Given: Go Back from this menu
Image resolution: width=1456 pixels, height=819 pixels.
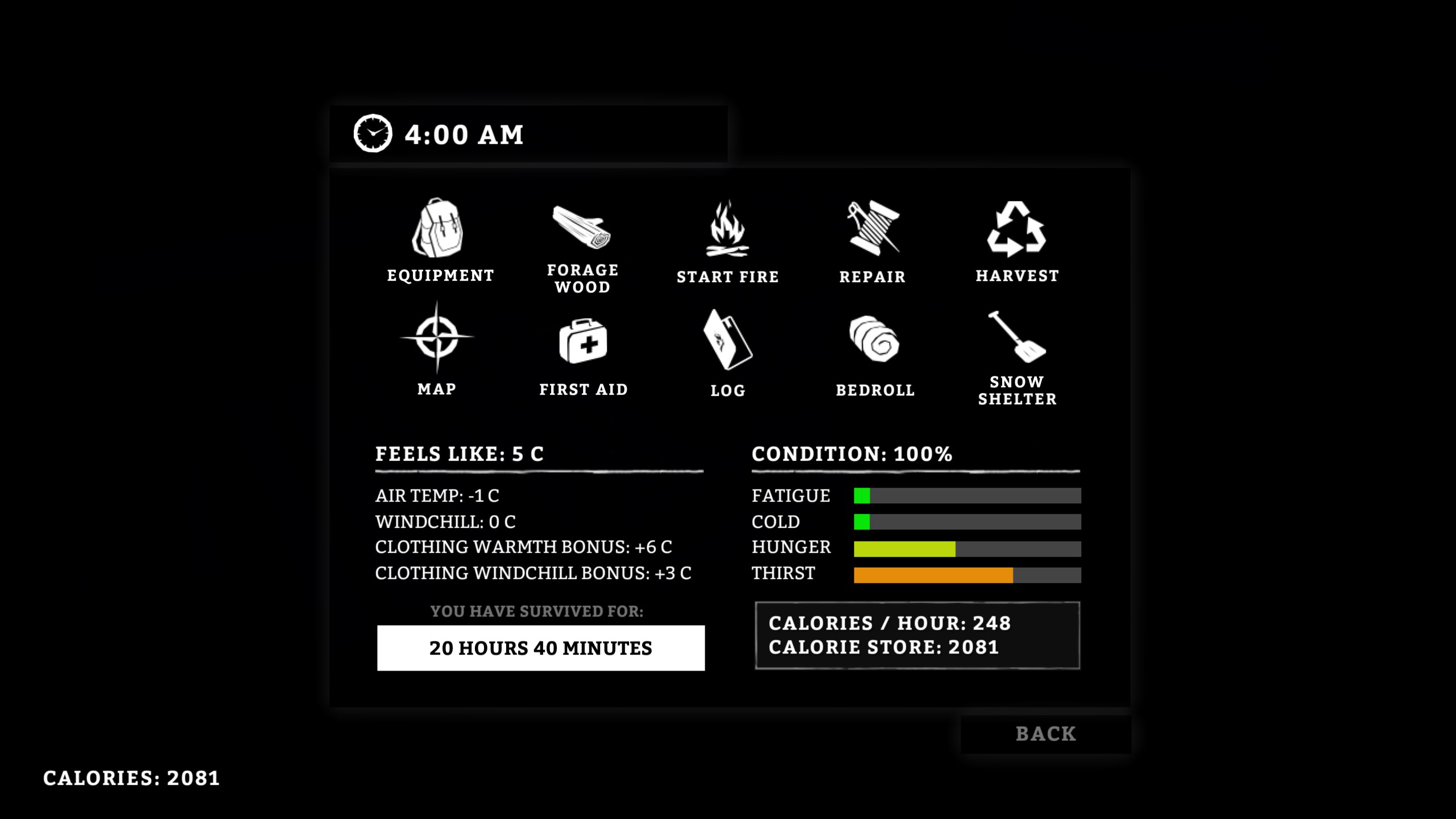Looking at the screenshot, I should (1045, 734).
